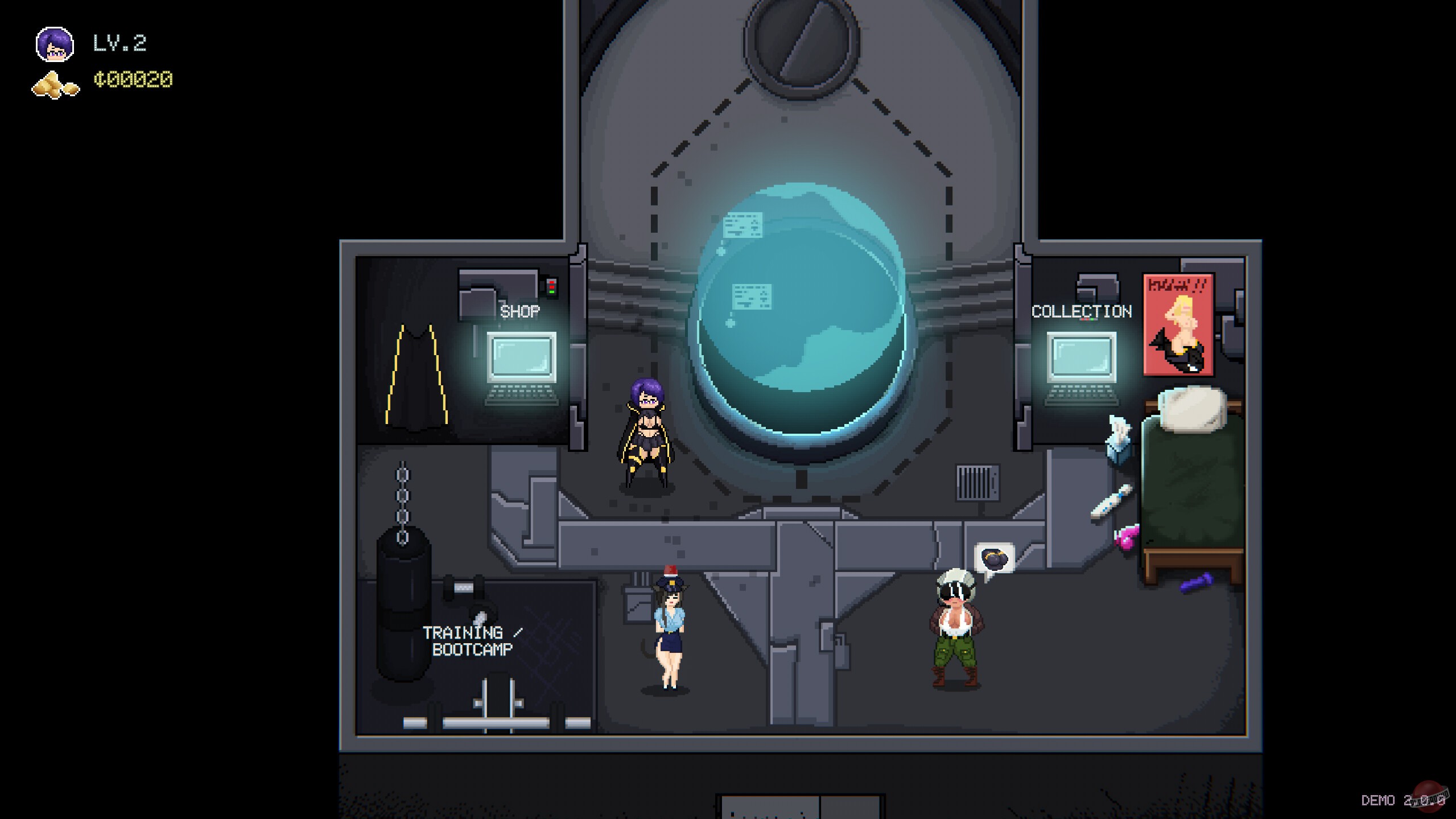Click the red pin-up poster above the bed

[1177, 324]
